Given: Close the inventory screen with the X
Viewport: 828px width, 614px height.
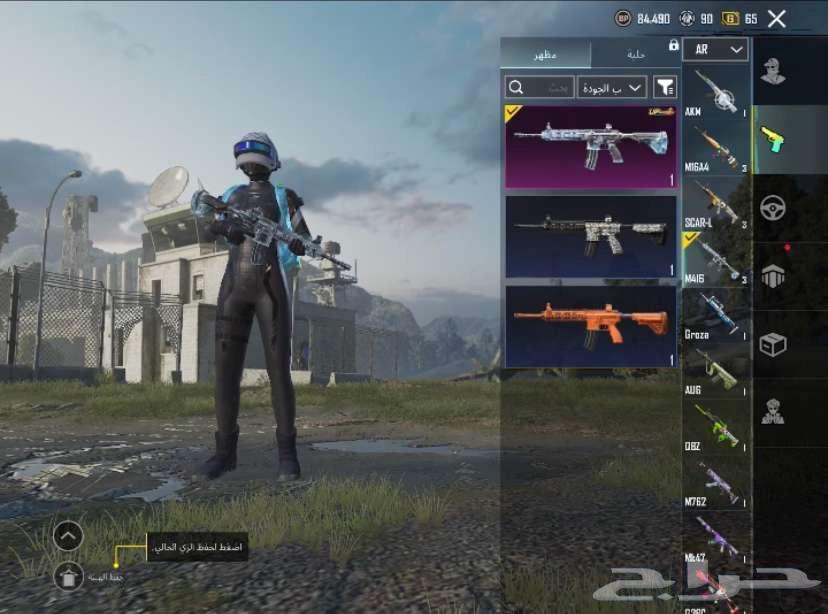Looking at the screenshot, I should [777, 18].
